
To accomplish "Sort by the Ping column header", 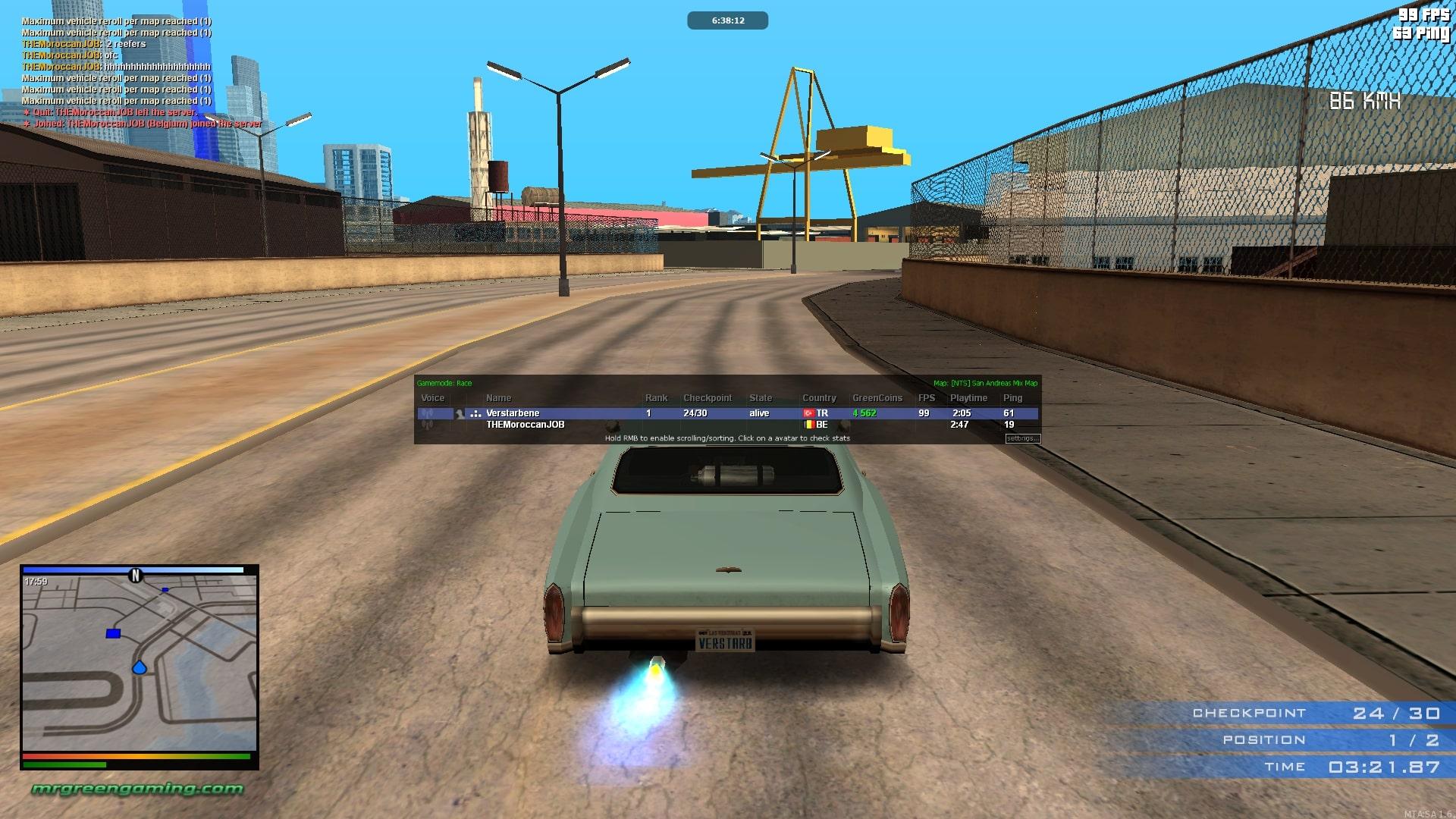I will [1012, 398].
